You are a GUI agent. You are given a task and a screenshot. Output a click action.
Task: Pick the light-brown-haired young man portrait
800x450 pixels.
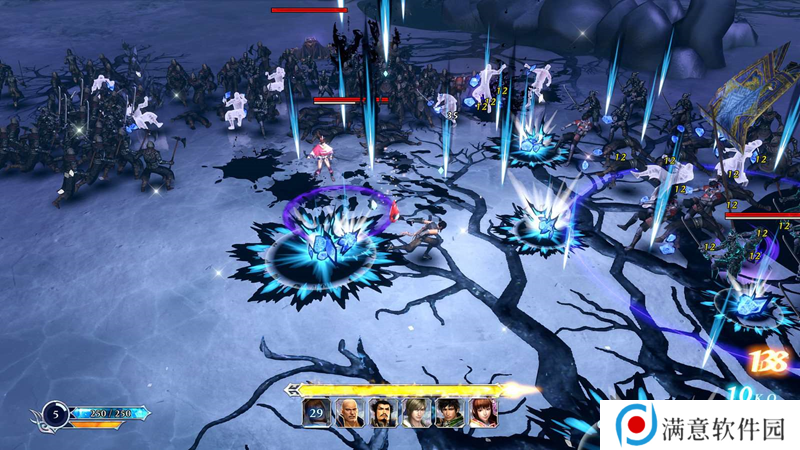point(416,413)
